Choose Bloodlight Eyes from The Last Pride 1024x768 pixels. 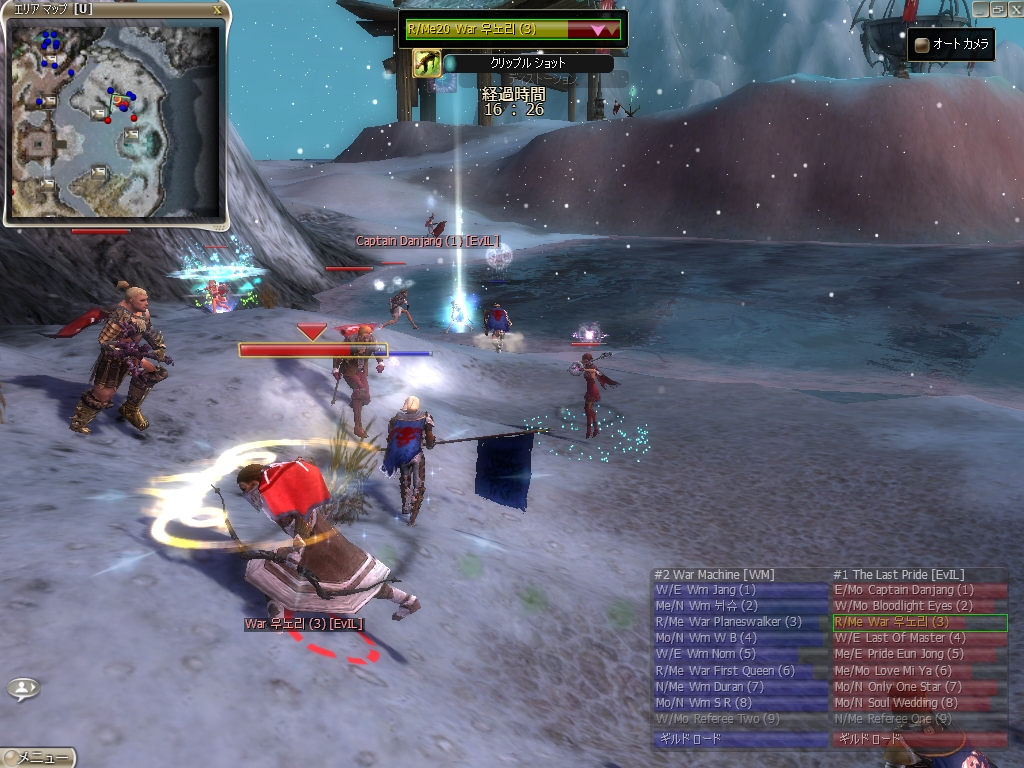pyautogui.click(x=919, y=606)
